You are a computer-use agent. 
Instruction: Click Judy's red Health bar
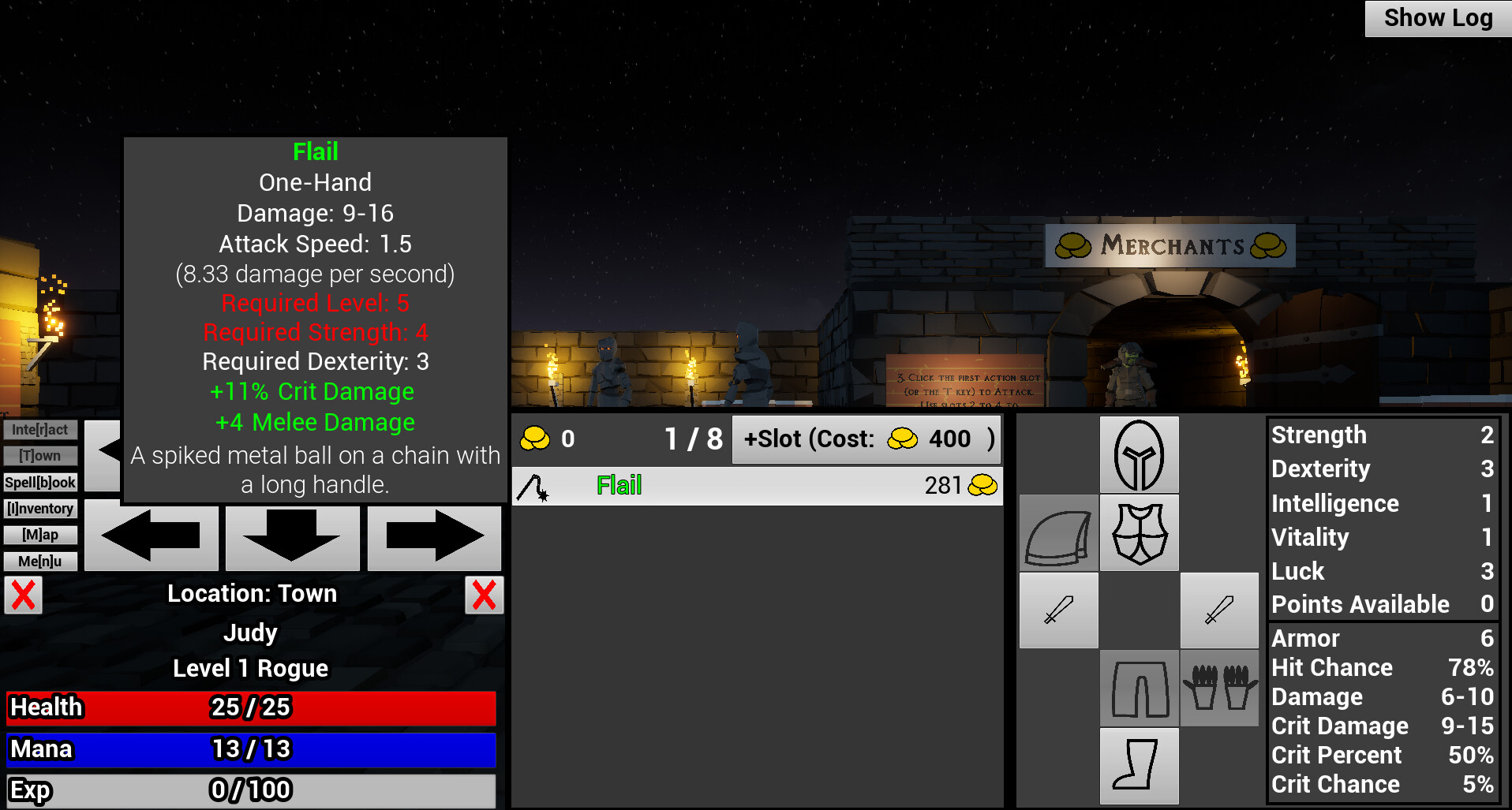click(250, 708)
